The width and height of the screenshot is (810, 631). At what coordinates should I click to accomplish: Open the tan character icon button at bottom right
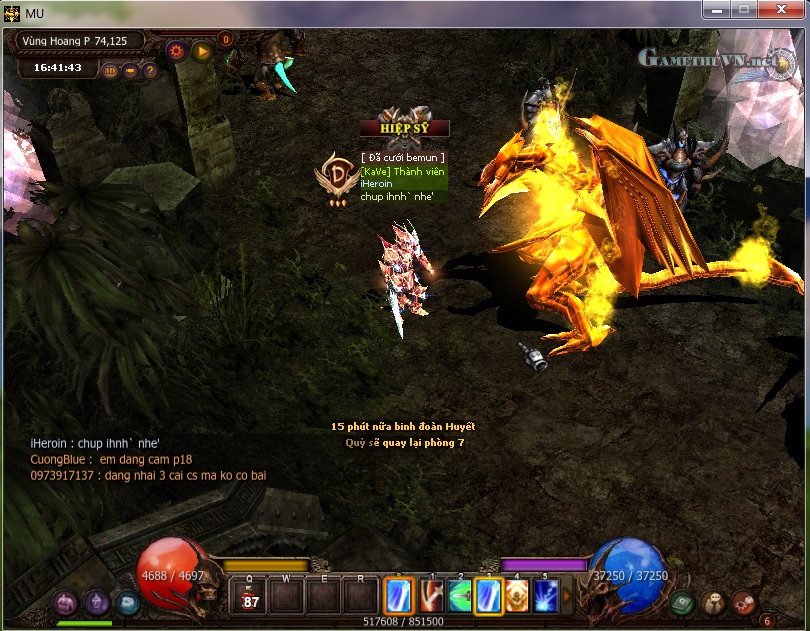(713, 602)
